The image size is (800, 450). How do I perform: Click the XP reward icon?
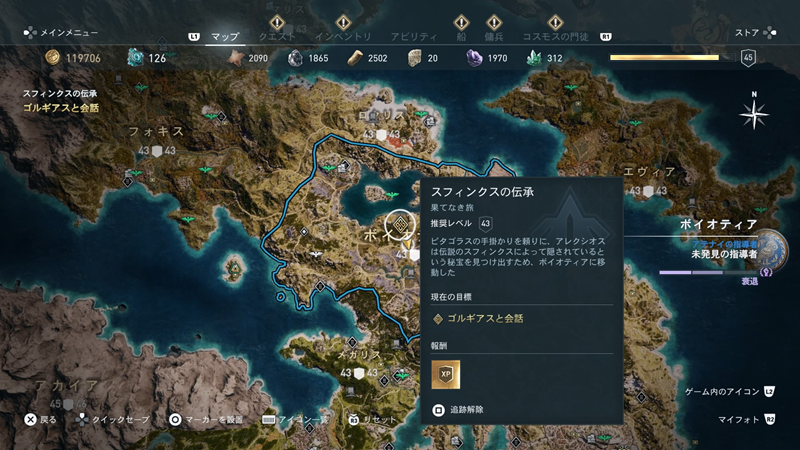pos(445,373)
